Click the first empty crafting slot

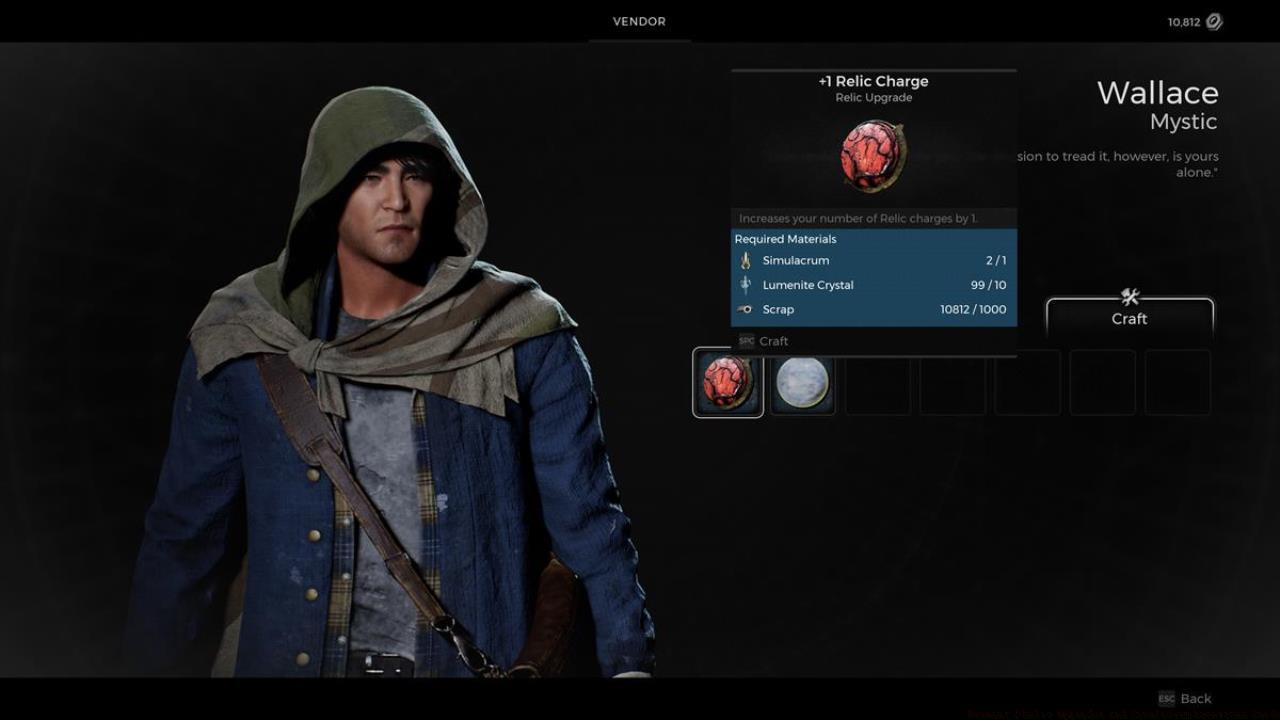(x=877, y=381)
